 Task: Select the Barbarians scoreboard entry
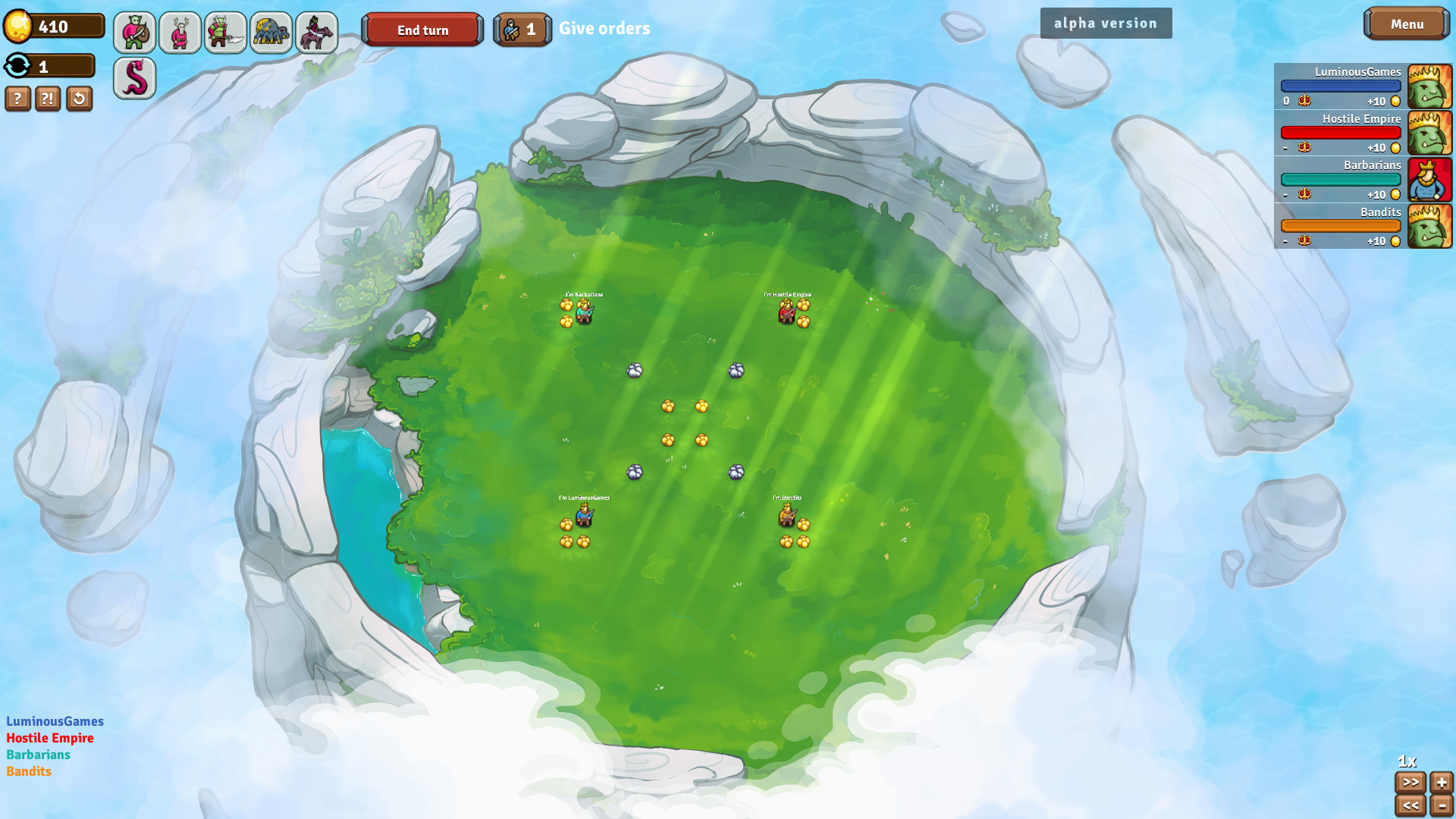pyautogui.click(x=1341, y=179)
